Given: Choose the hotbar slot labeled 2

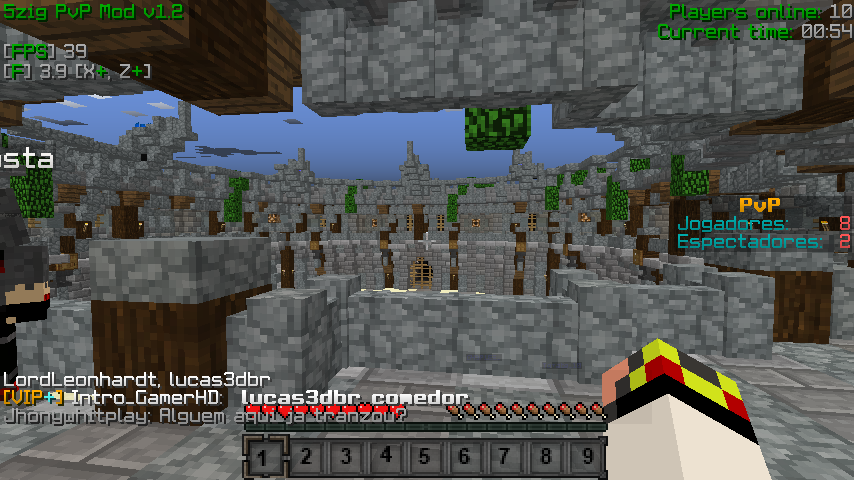Looking at the screenshot, I should 306,458.
